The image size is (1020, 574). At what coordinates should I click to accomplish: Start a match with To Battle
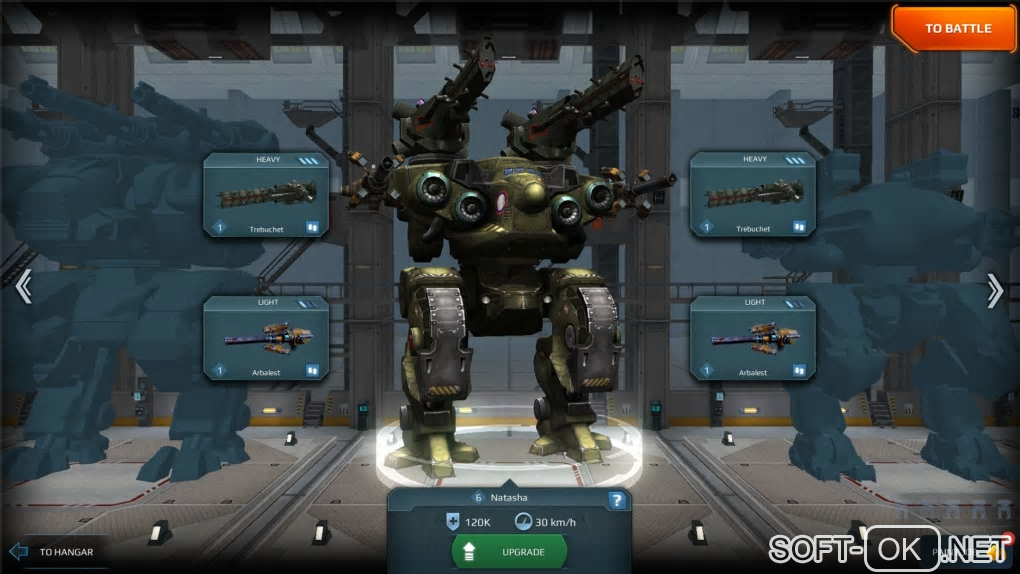(x=956, y=28)
